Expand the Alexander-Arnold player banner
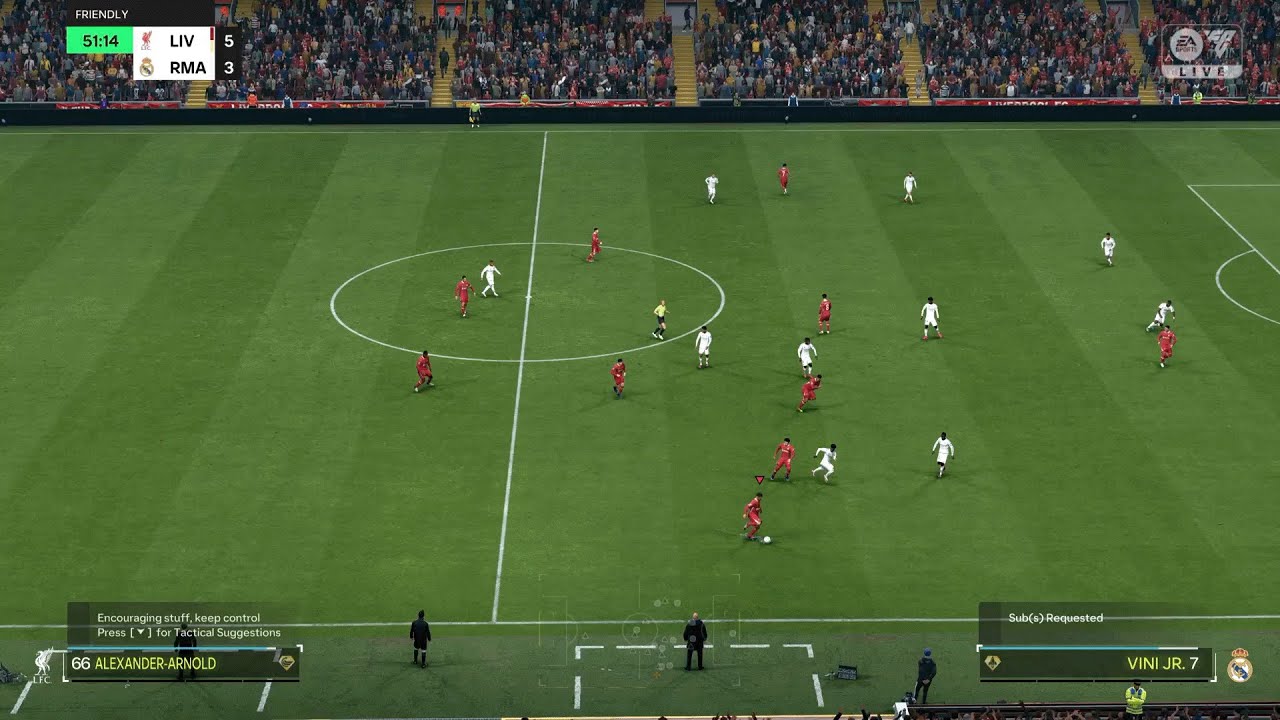 click(170, 663)
